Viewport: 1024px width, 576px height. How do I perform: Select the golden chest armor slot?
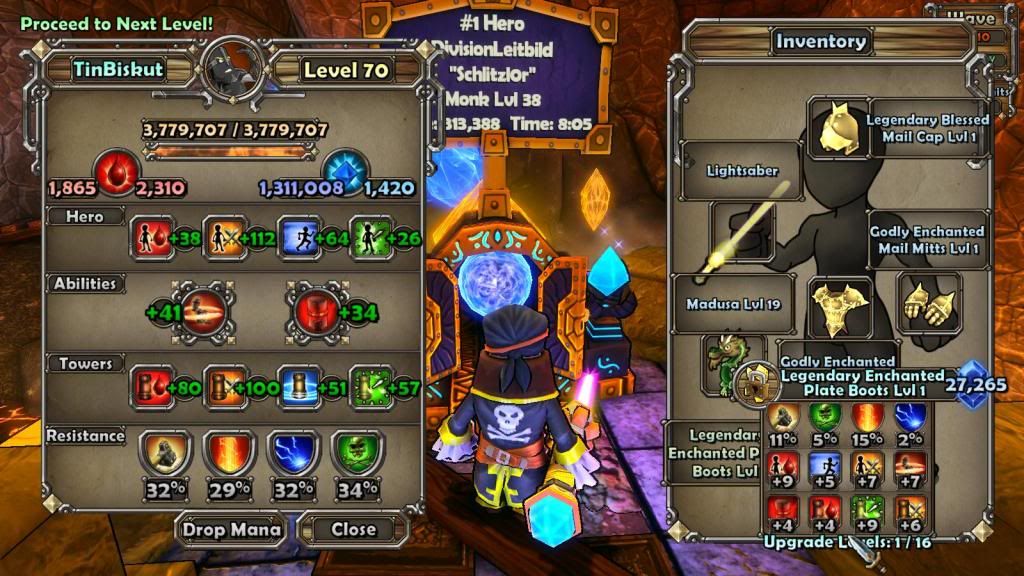point(837,306)
